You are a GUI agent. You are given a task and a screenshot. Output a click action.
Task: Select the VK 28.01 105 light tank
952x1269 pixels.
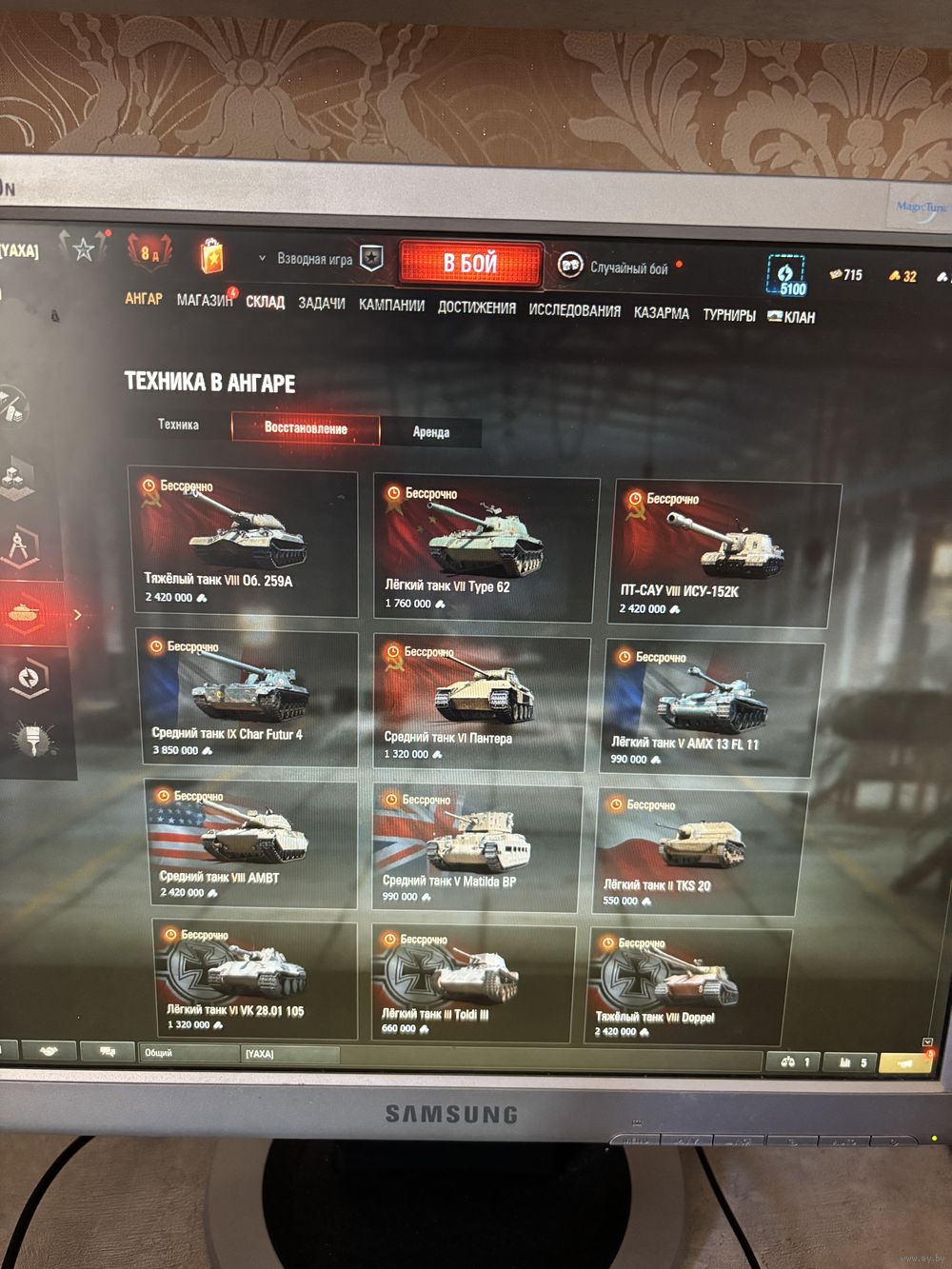254,981
